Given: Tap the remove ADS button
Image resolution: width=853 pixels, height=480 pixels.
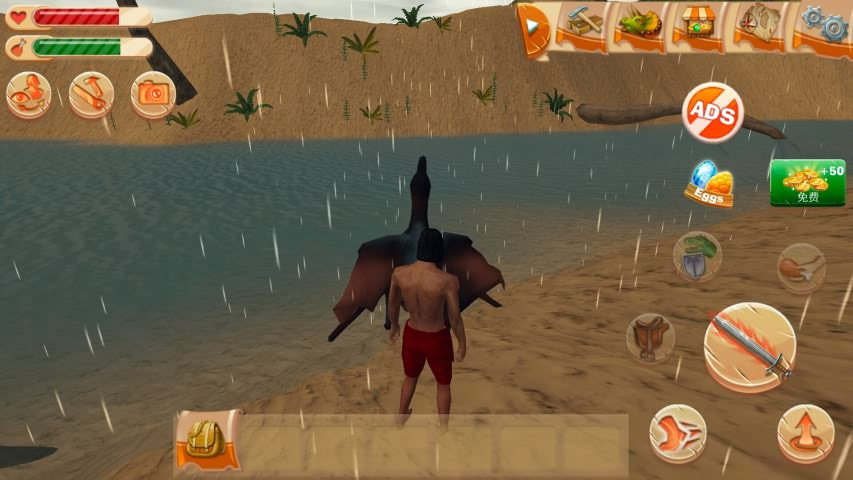Looking at the screenshot, I should pyautogui.click(x=712, y=113).
